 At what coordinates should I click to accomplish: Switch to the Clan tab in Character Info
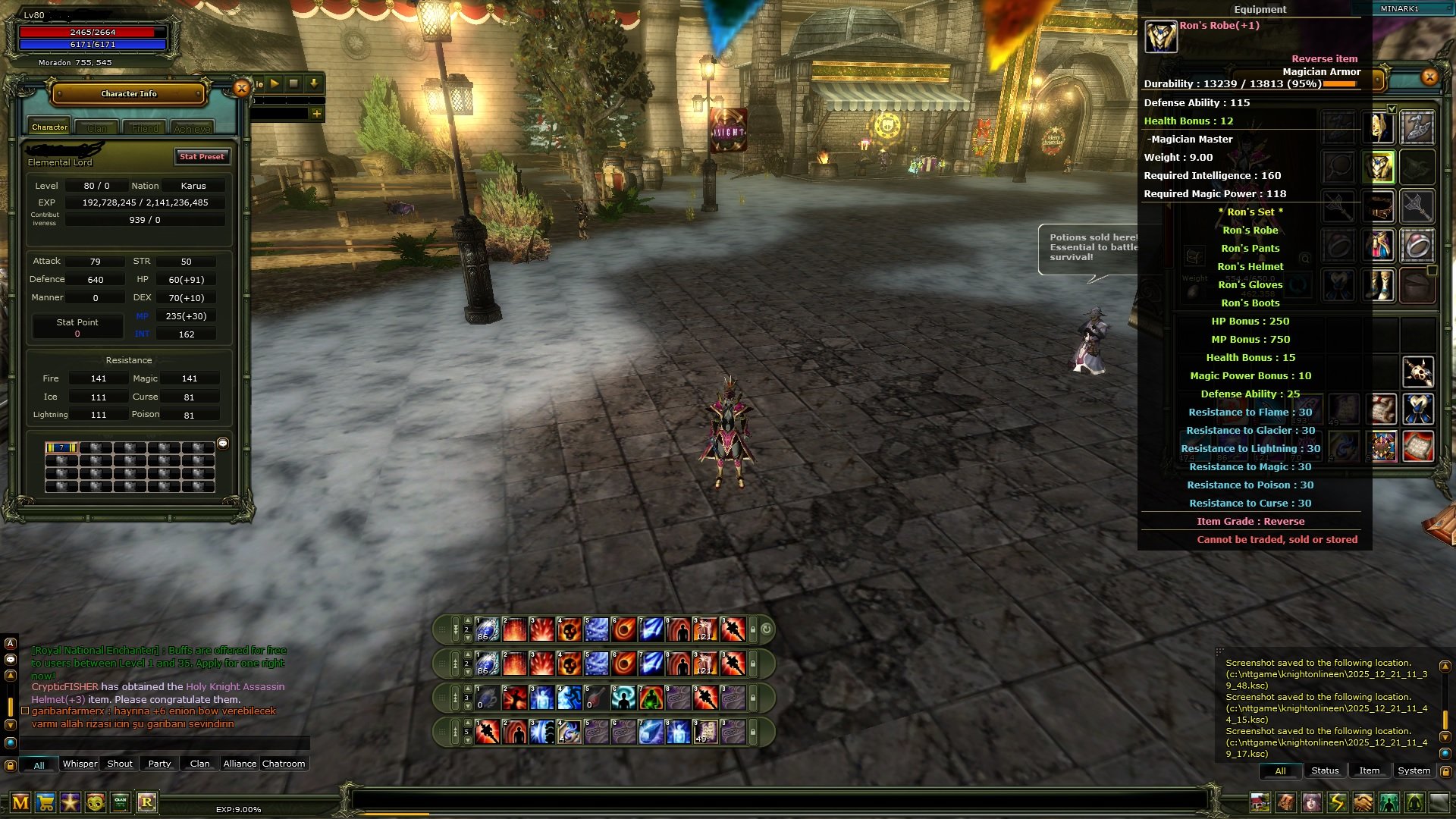pyautogui.click(x=97, y=127)
